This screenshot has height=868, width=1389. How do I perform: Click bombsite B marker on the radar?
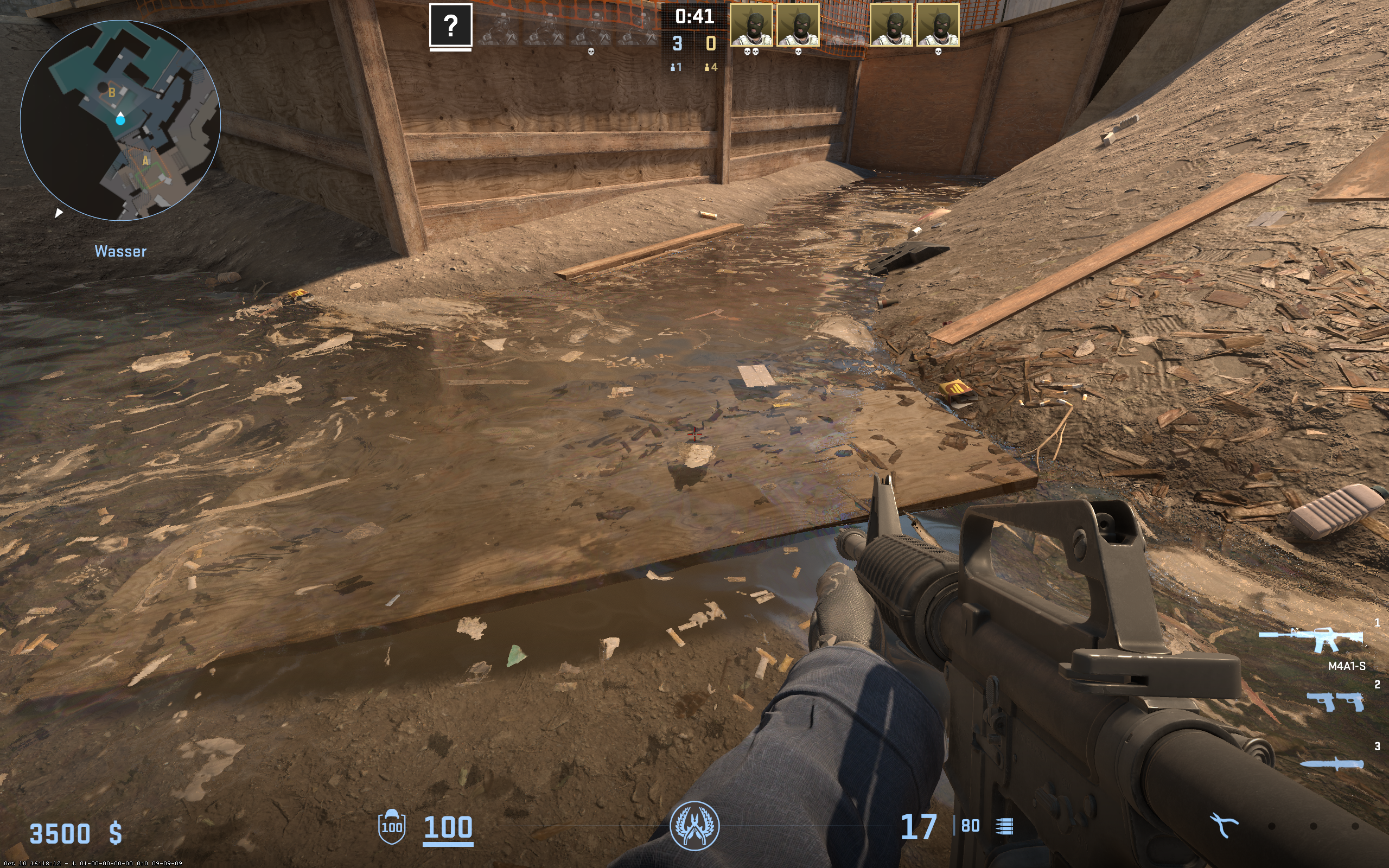112,92
